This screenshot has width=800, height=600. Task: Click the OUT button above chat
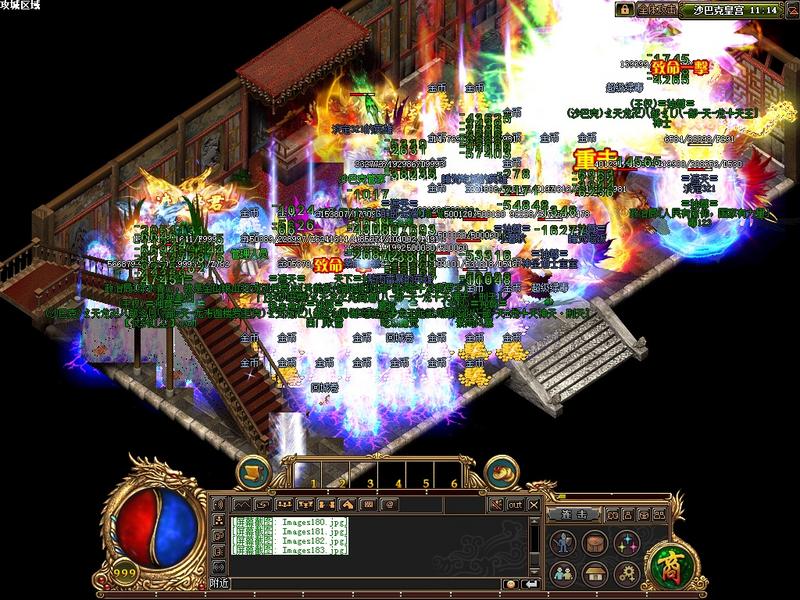click(x=515, y=503)
